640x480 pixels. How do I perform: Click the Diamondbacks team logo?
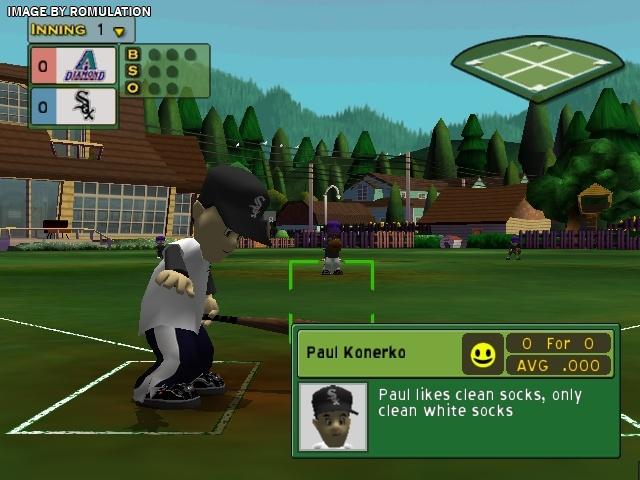(84, 66)
